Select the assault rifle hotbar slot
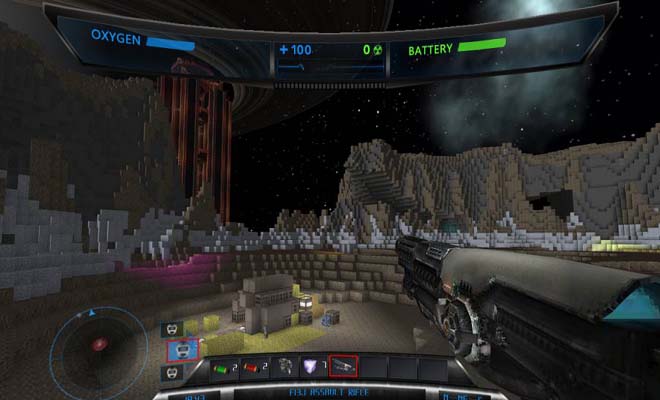The image size is (660, 400). click(343, 367)
